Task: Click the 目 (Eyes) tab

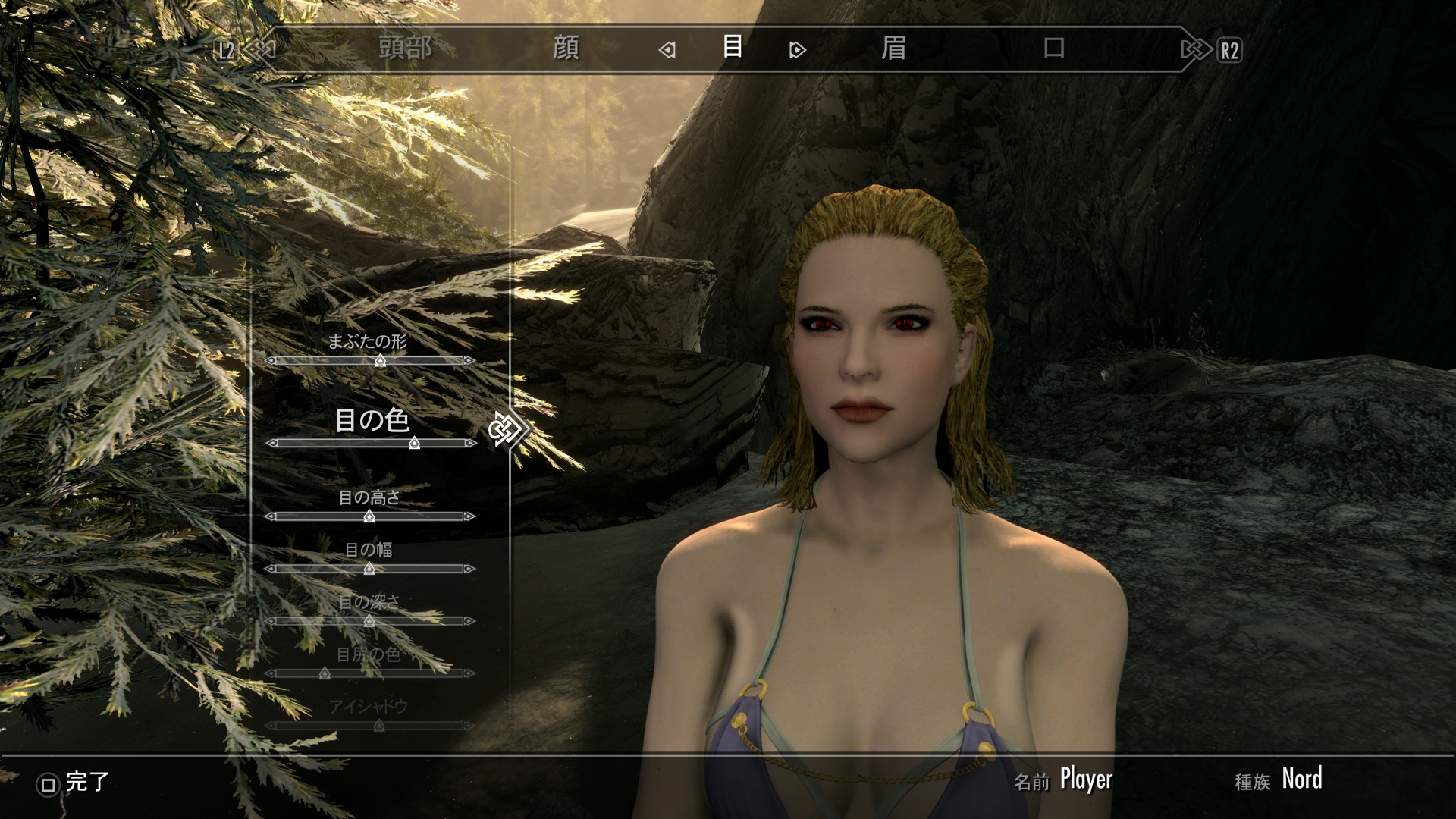Action: click(x=732, y=47)
